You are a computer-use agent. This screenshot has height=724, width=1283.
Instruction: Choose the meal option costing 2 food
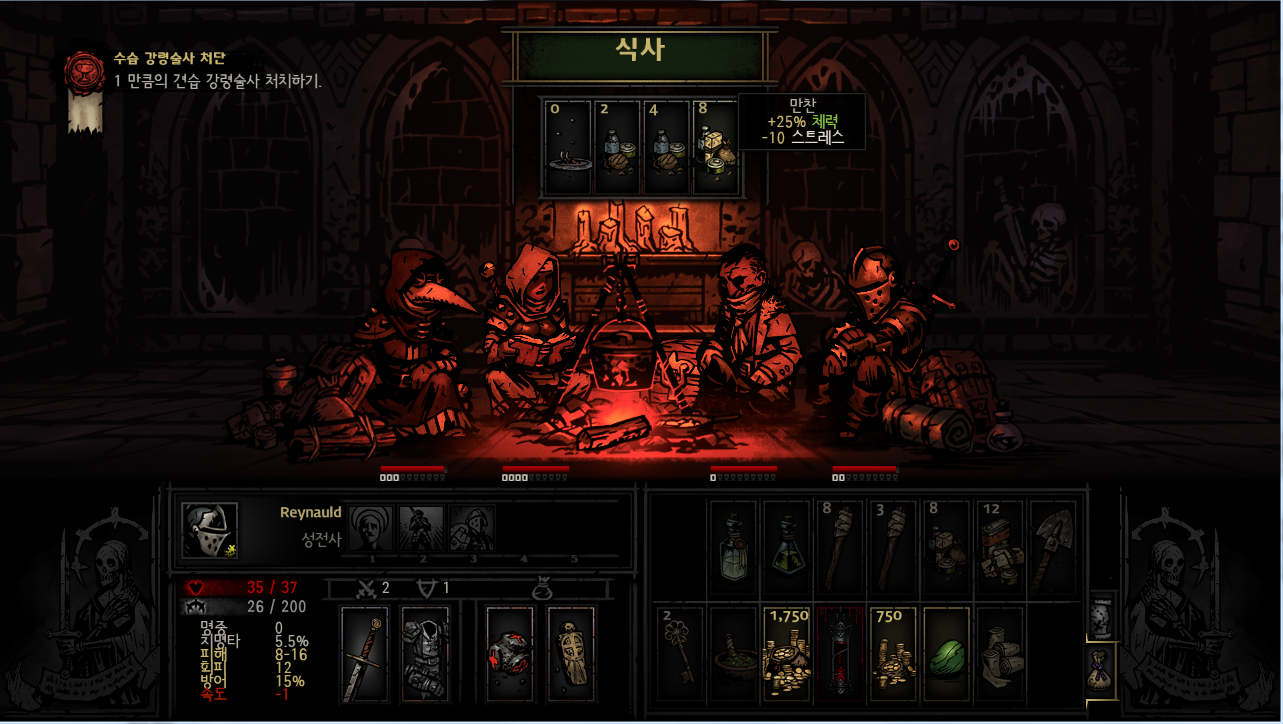coord(616,147)
